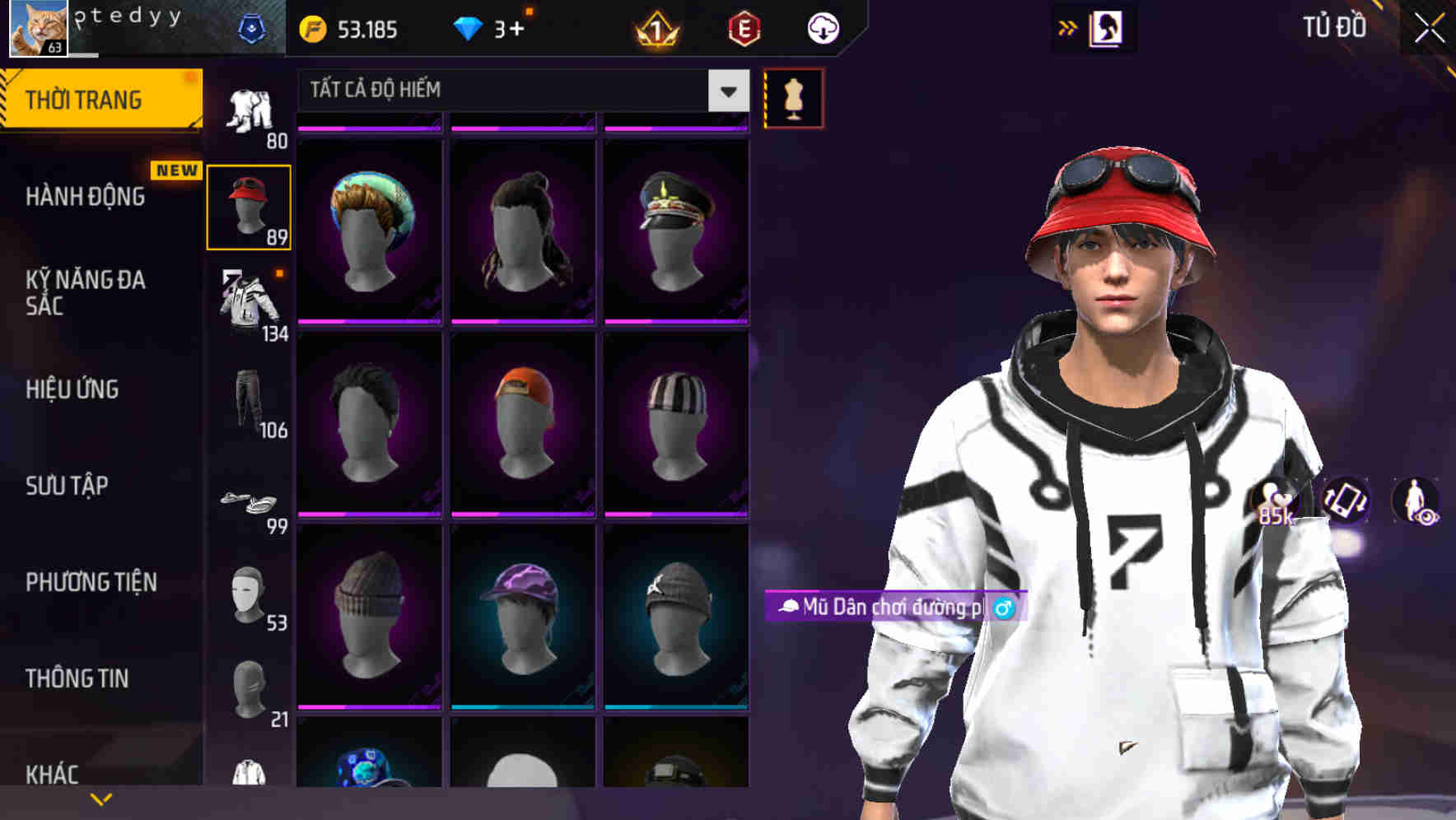Toggle the male gender filter on tooltip
The image size is (1456, 820).
point(1003,609)
